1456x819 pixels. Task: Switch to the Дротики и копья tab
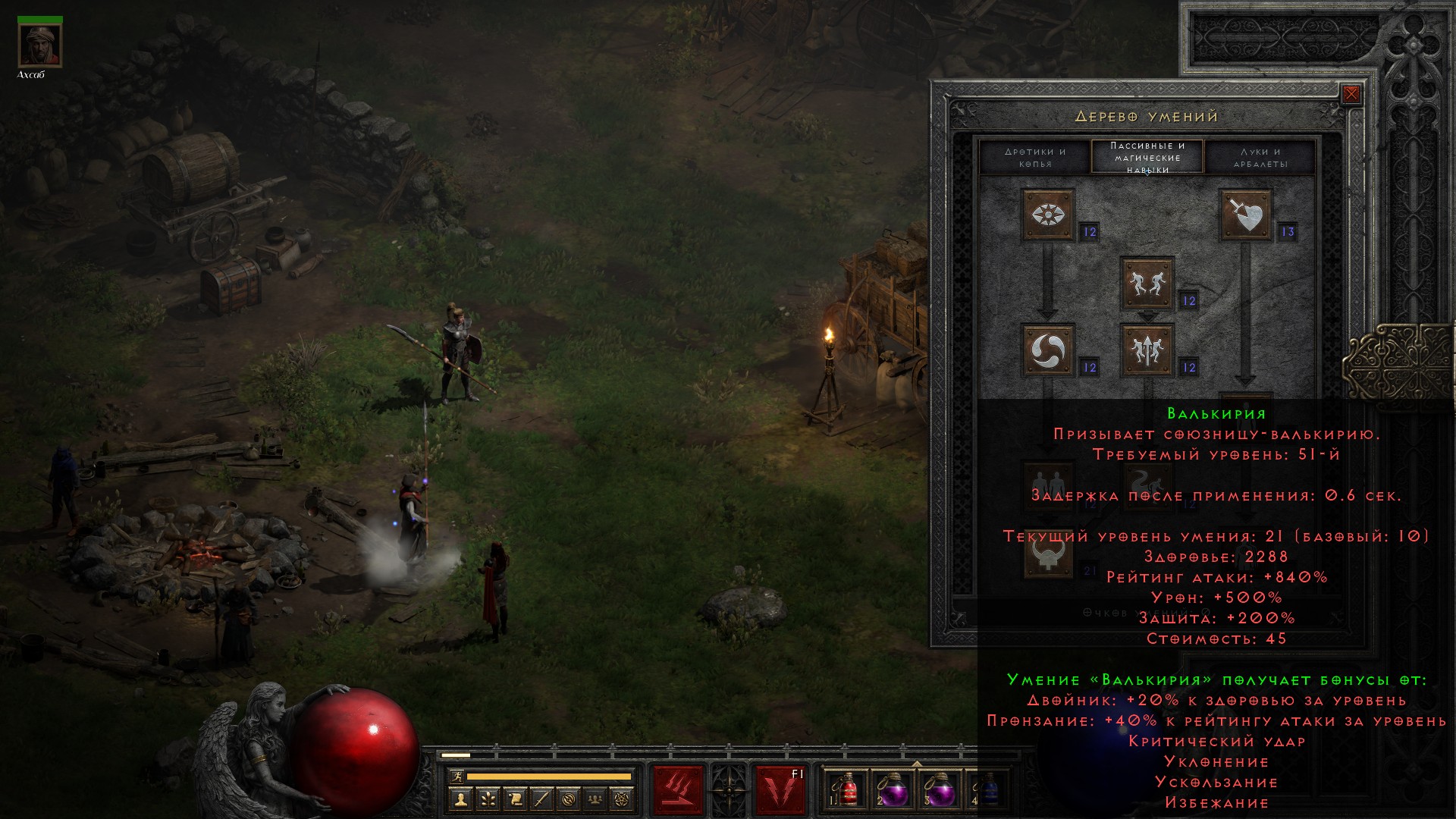(x=1035, y=157)
